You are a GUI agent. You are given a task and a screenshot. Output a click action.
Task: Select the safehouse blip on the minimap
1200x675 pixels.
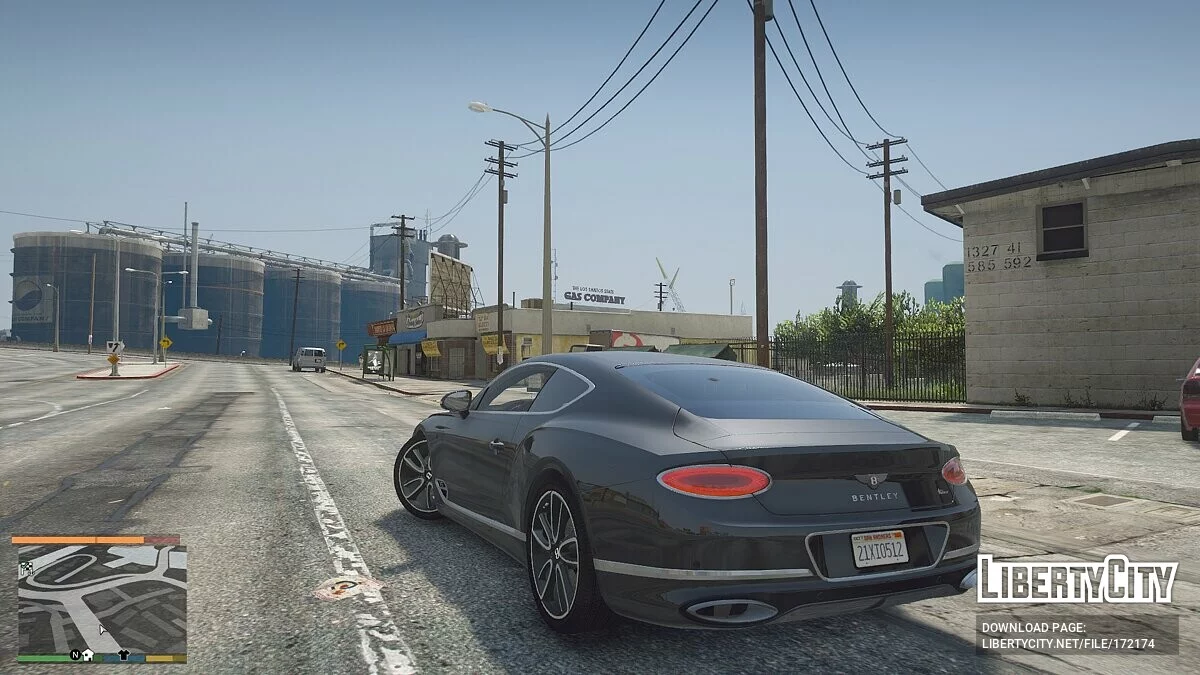[88, 655]
